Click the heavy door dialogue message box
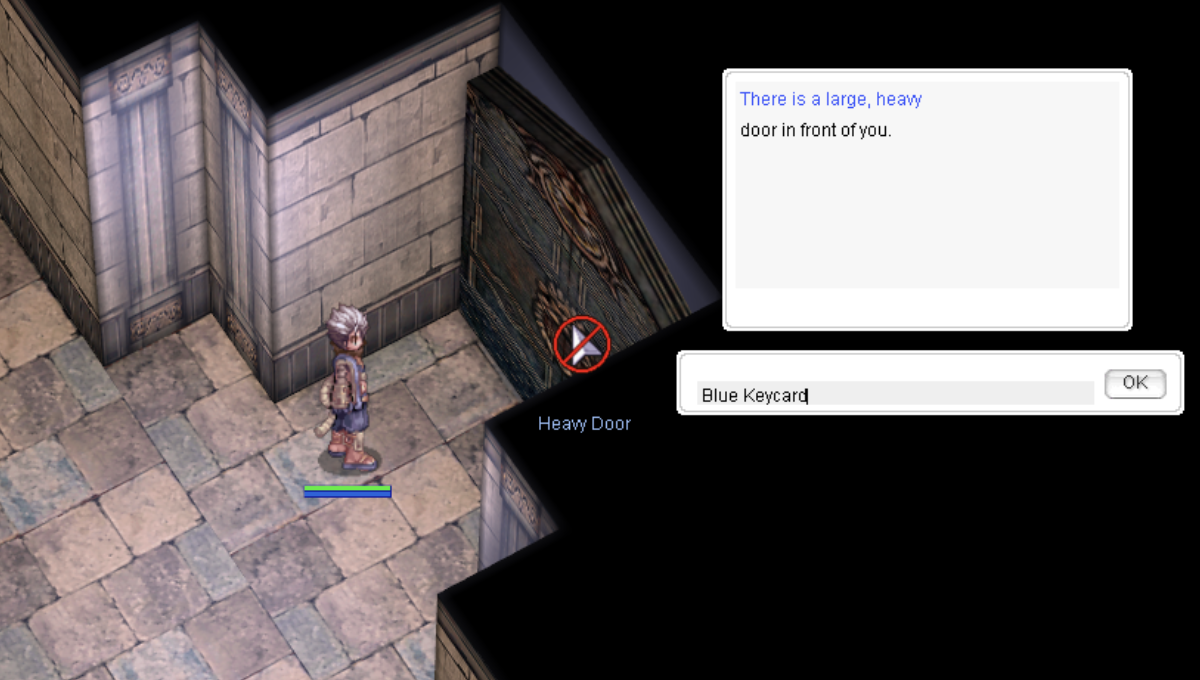The width and height of the screenshot is (1200, 680). (x=927, y=198)
